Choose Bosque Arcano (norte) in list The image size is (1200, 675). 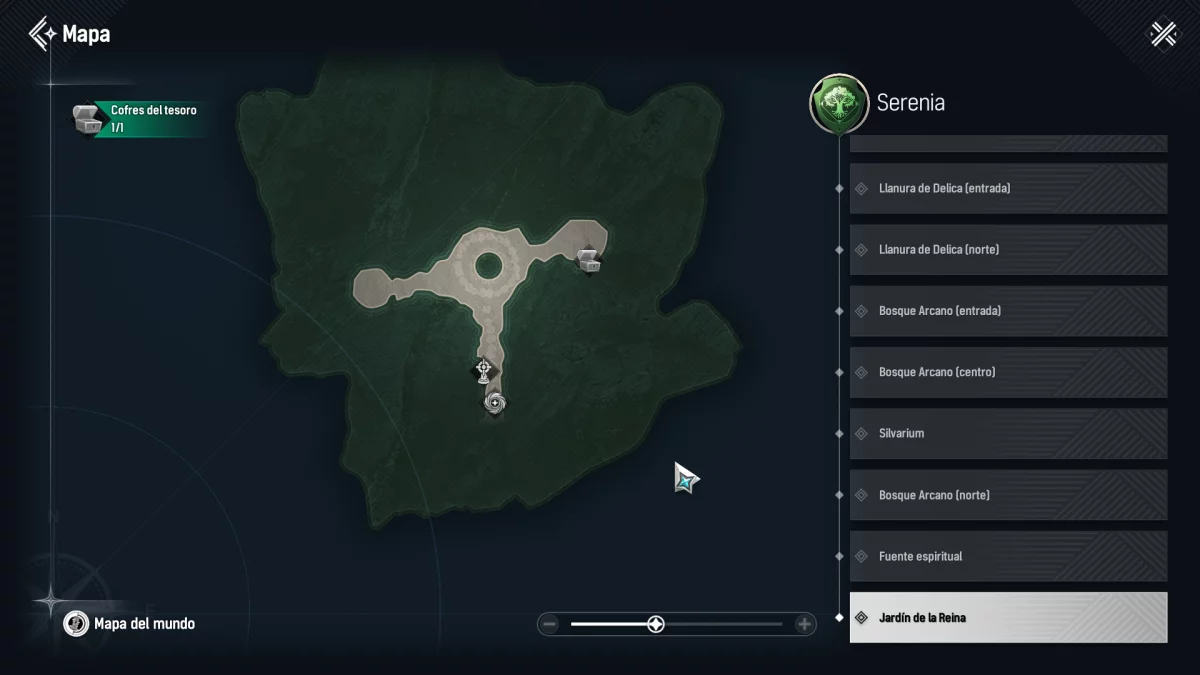point(1008,495)
